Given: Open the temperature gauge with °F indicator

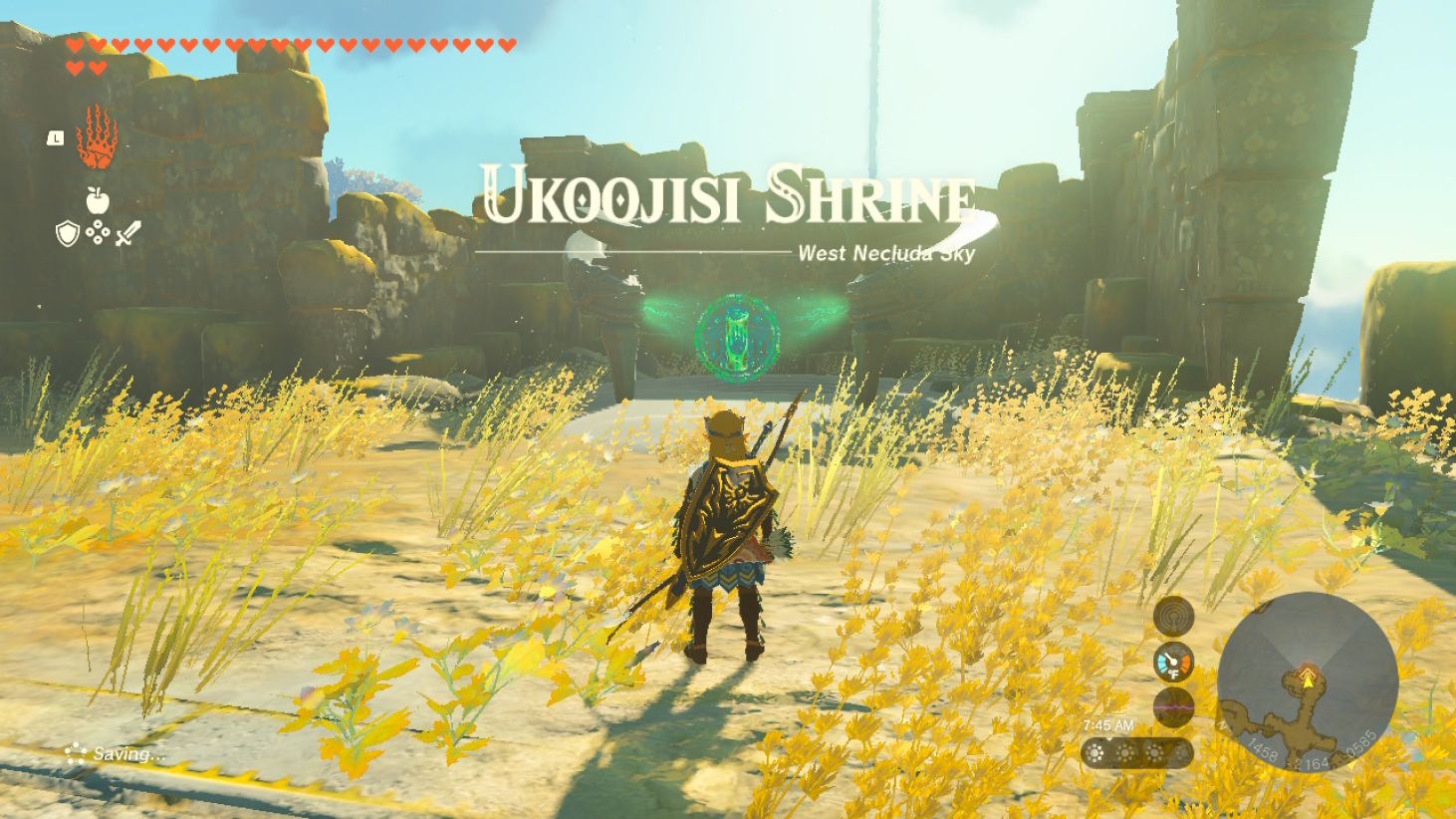Looking at the screenshot, I should point(1173,664).
